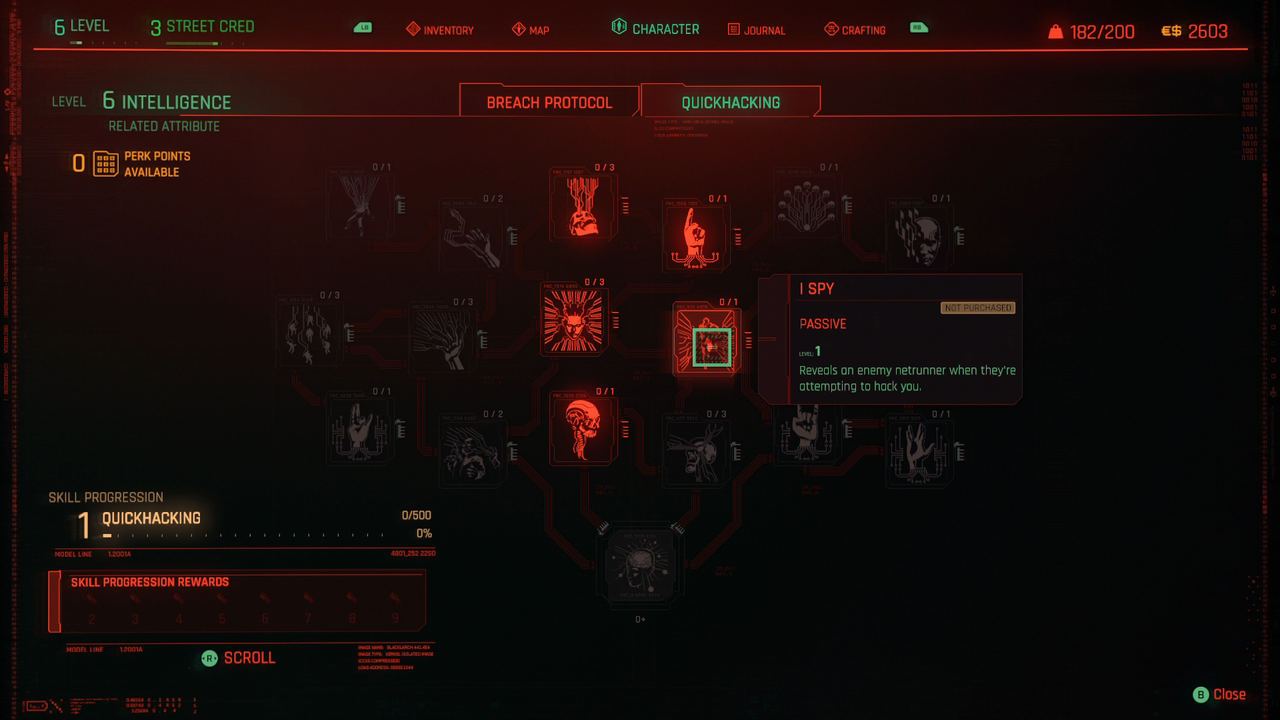This screenshot has height=720, width=1280.
Task: Select the red skull with spine perk
Action: (x=582, y=428)
